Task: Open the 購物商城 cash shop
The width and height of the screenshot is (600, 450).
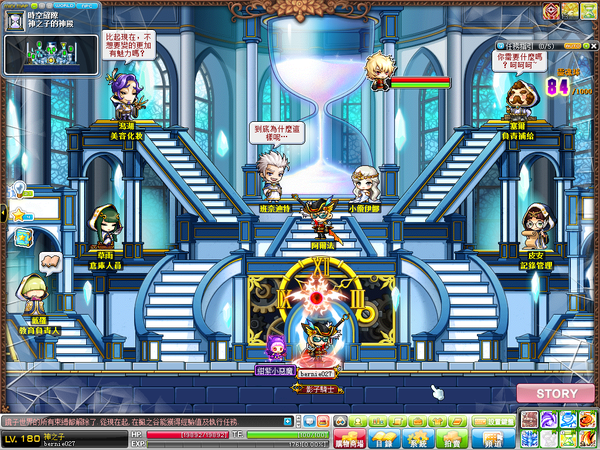Action: (x=348, y=438)
